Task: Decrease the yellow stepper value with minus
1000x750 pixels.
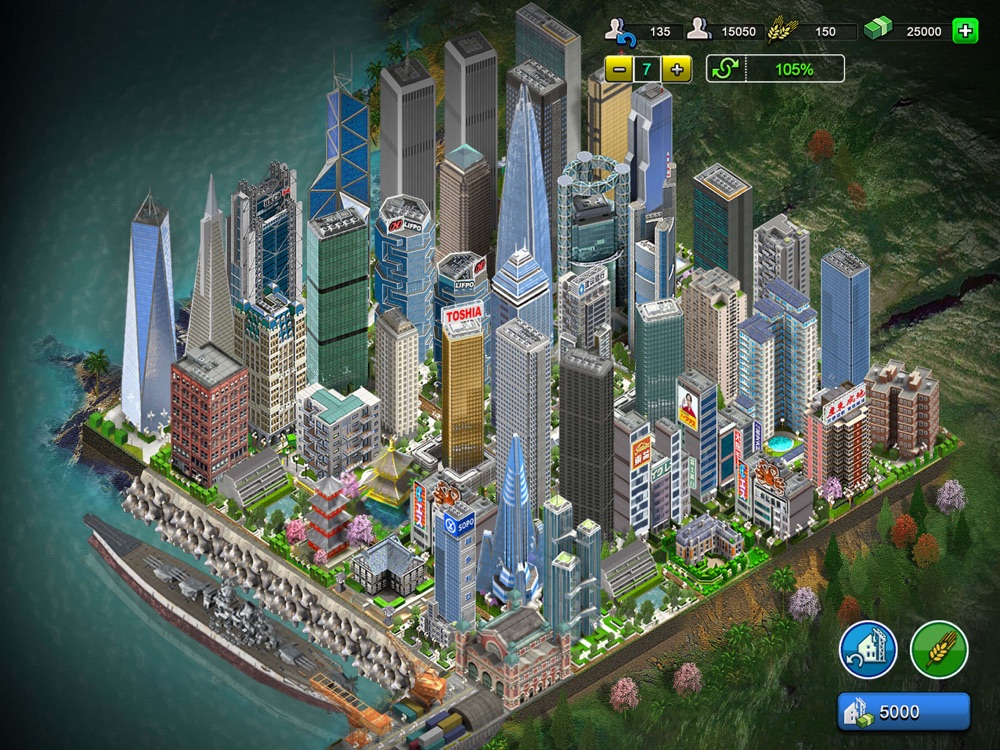Action: coord(619,69)
